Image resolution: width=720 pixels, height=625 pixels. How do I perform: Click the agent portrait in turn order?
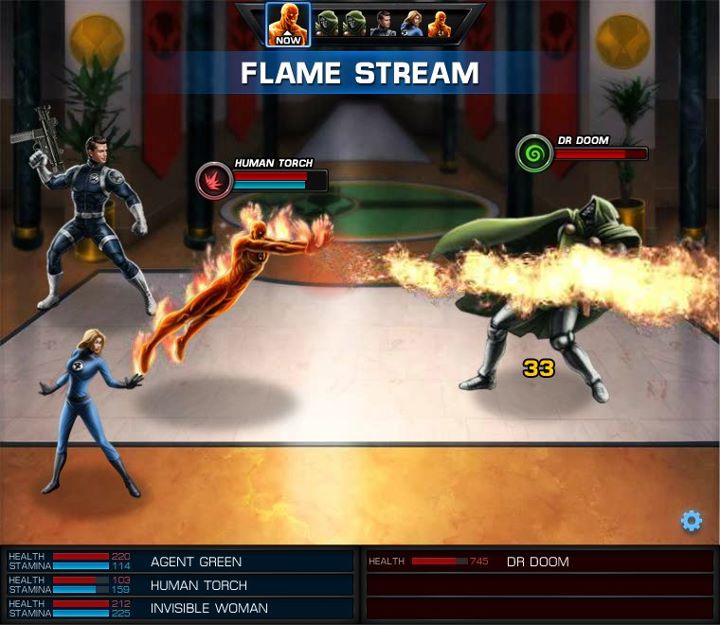click(384, 23)
